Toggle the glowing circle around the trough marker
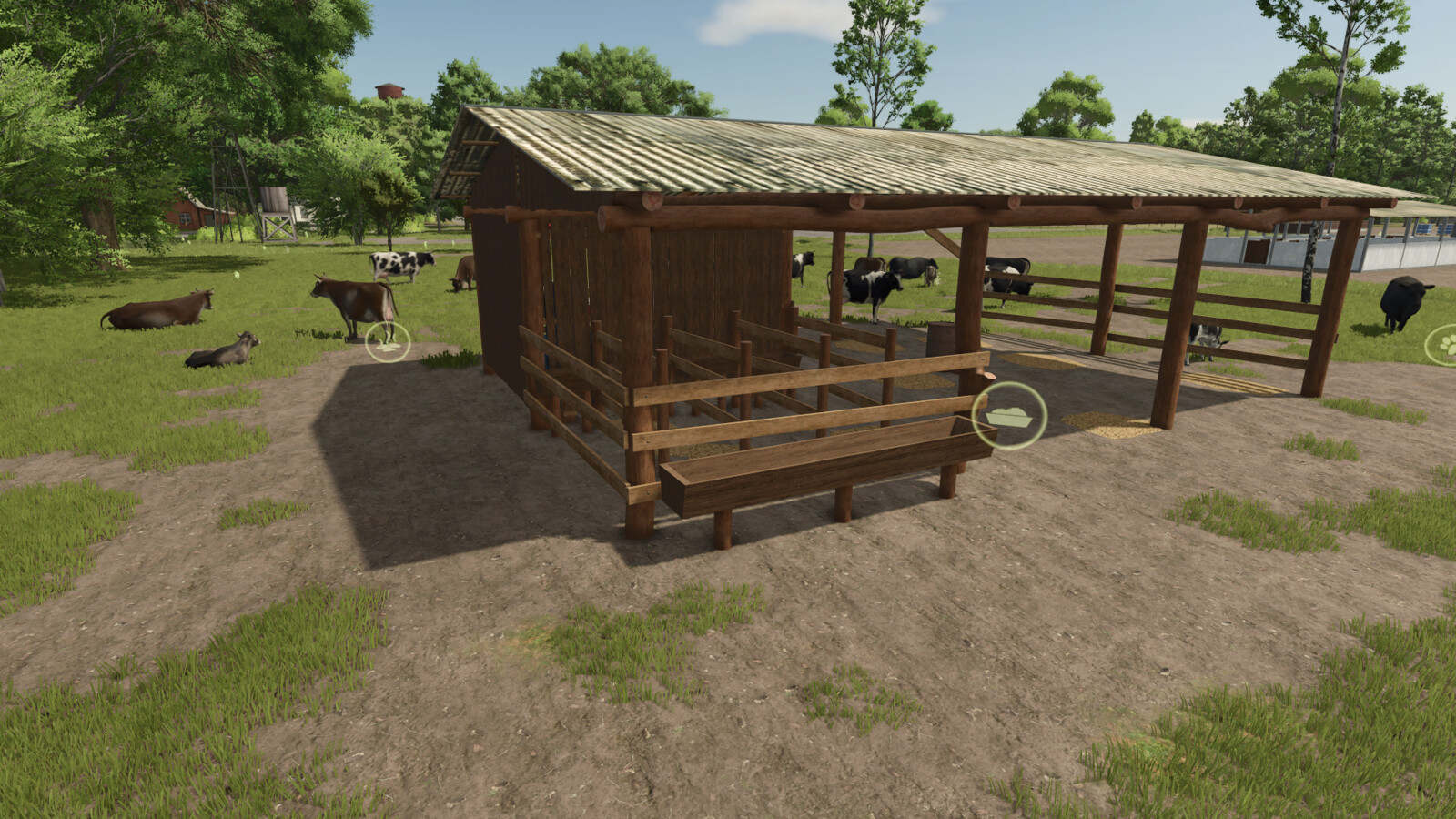The width and height of the screenshot is (1456, 819). click(x=1010, y=417)
